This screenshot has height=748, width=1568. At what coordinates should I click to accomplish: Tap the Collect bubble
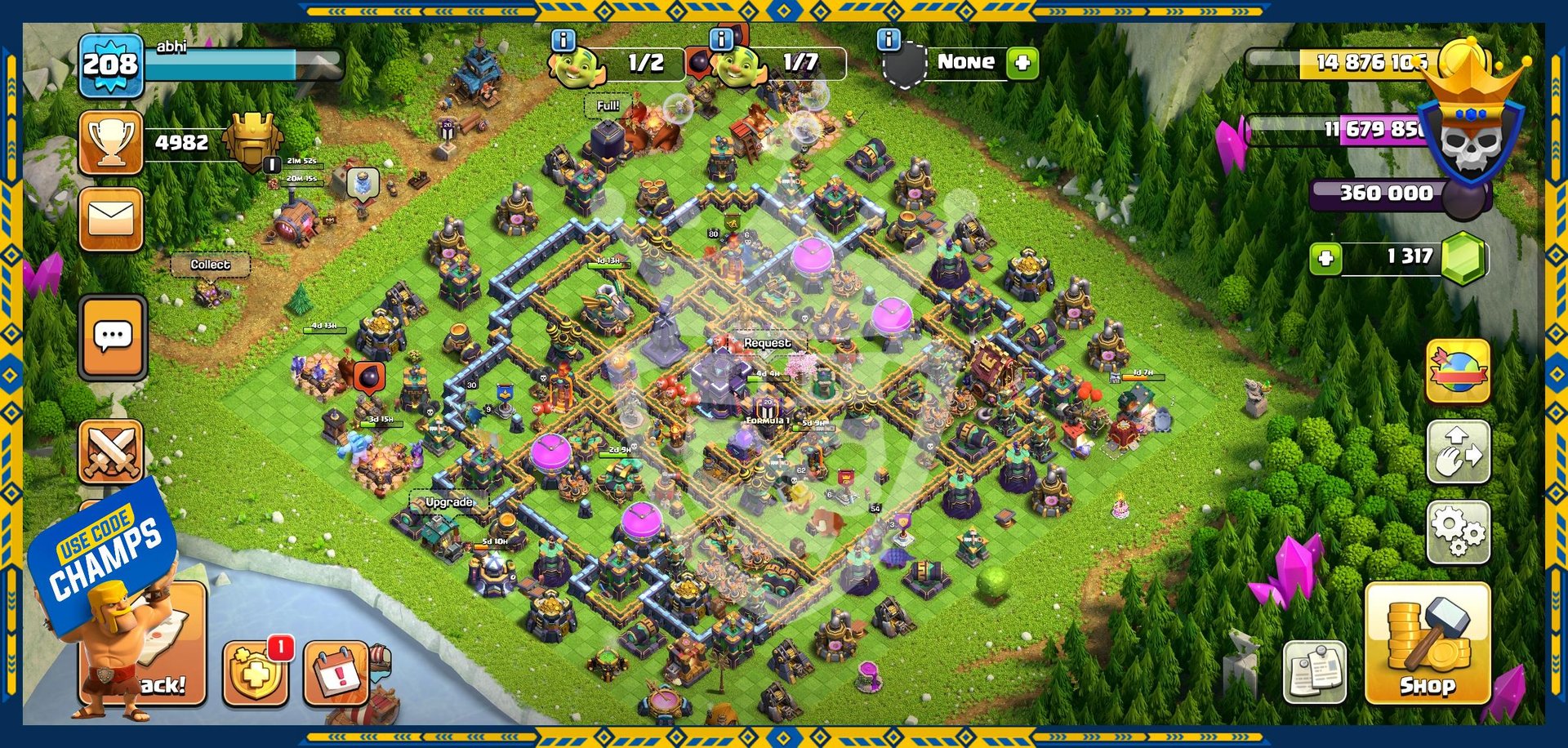point(210,265)
